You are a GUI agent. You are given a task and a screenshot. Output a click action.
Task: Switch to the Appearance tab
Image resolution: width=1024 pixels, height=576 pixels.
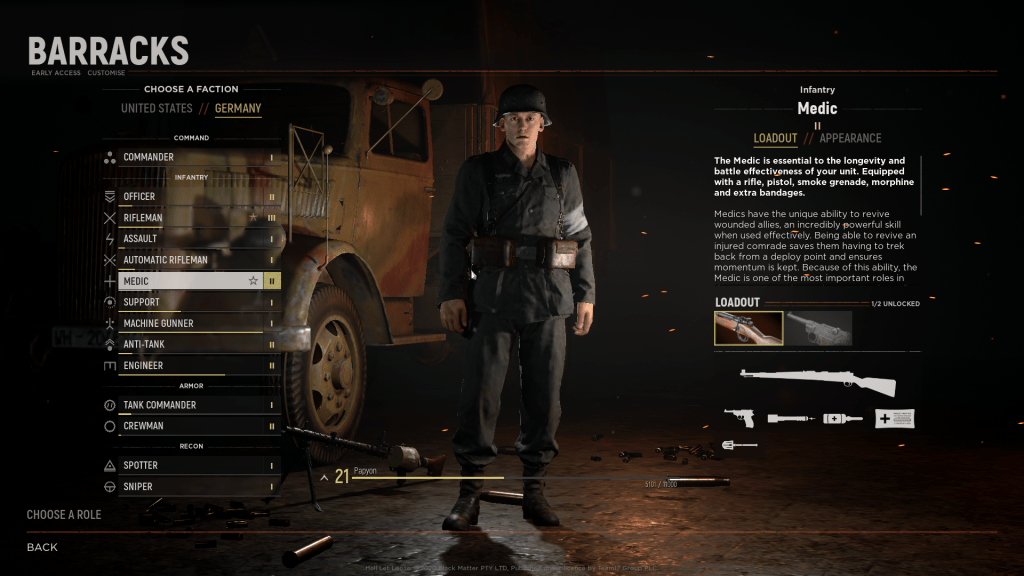point(850,138)
